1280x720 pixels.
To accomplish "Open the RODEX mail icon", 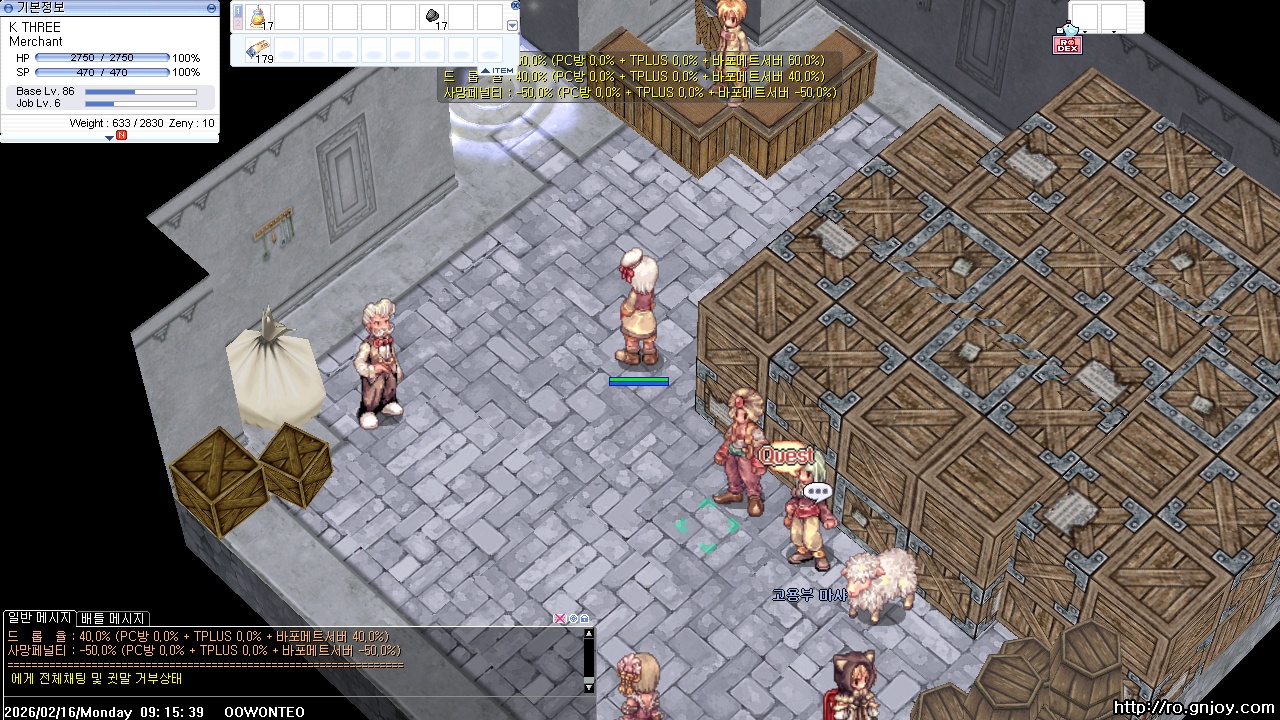I will tap(1067, 44).
